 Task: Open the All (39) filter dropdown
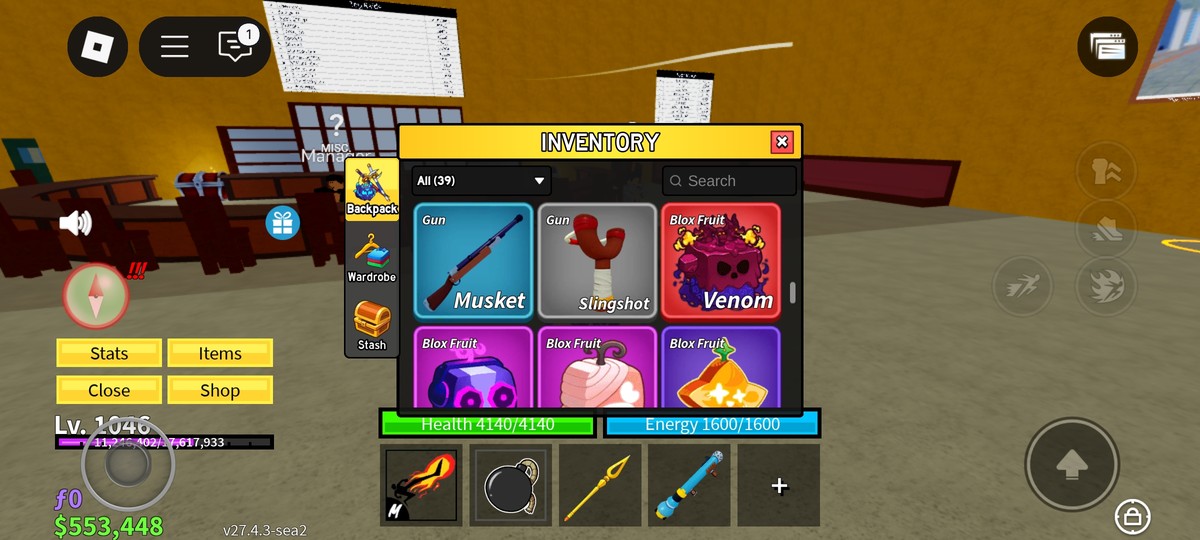pos(481,181)
